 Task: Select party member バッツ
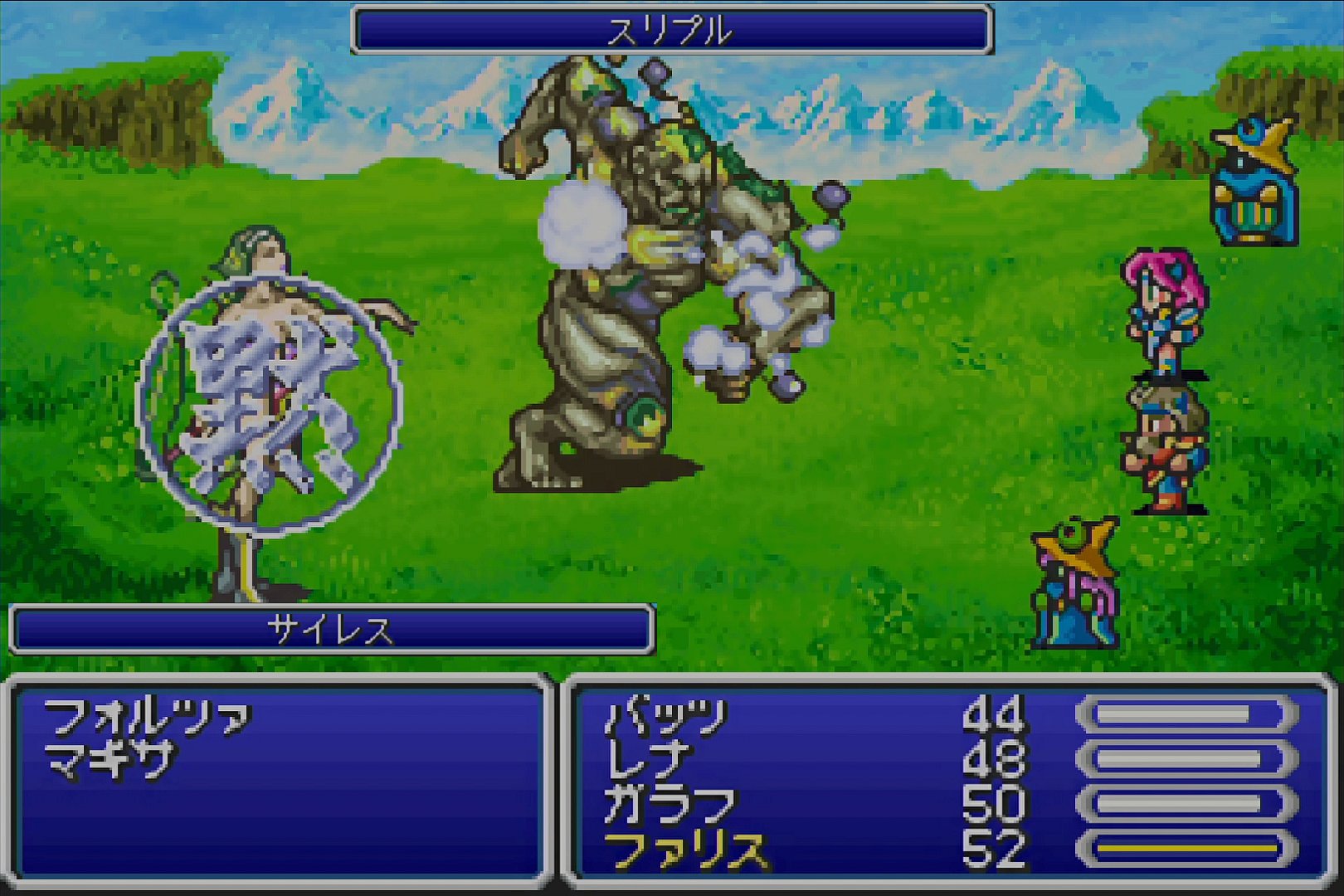point(666,718)
